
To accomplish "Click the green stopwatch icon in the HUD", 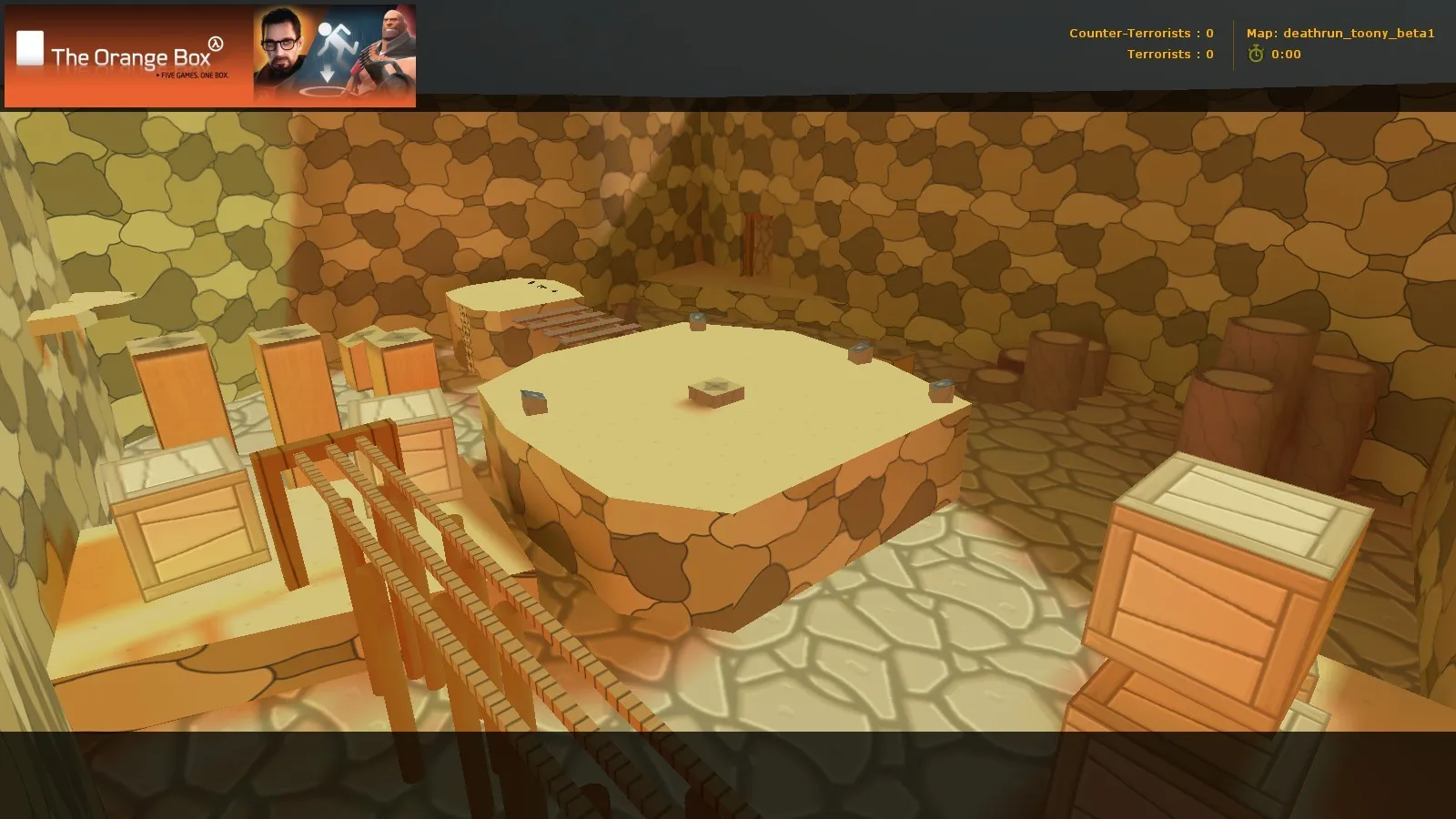I will pos(1258,54).
